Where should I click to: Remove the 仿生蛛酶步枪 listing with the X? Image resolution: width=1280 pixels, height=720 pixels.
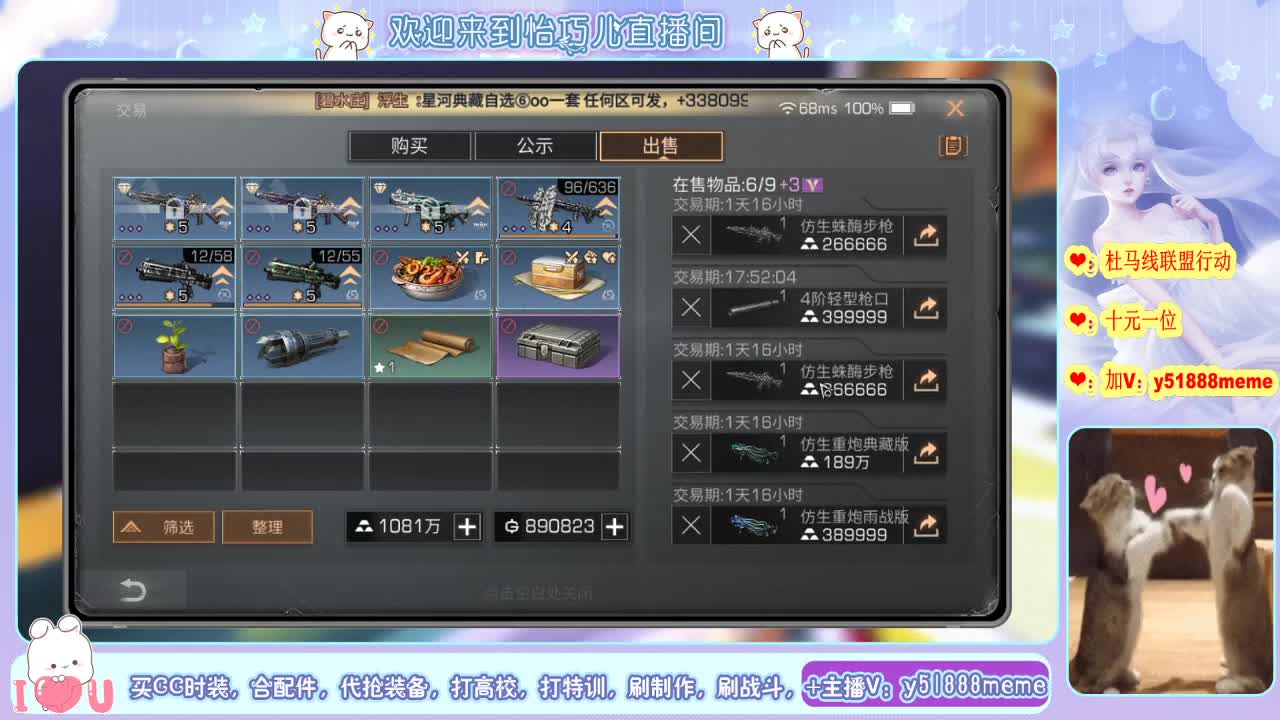coord(690,235)
